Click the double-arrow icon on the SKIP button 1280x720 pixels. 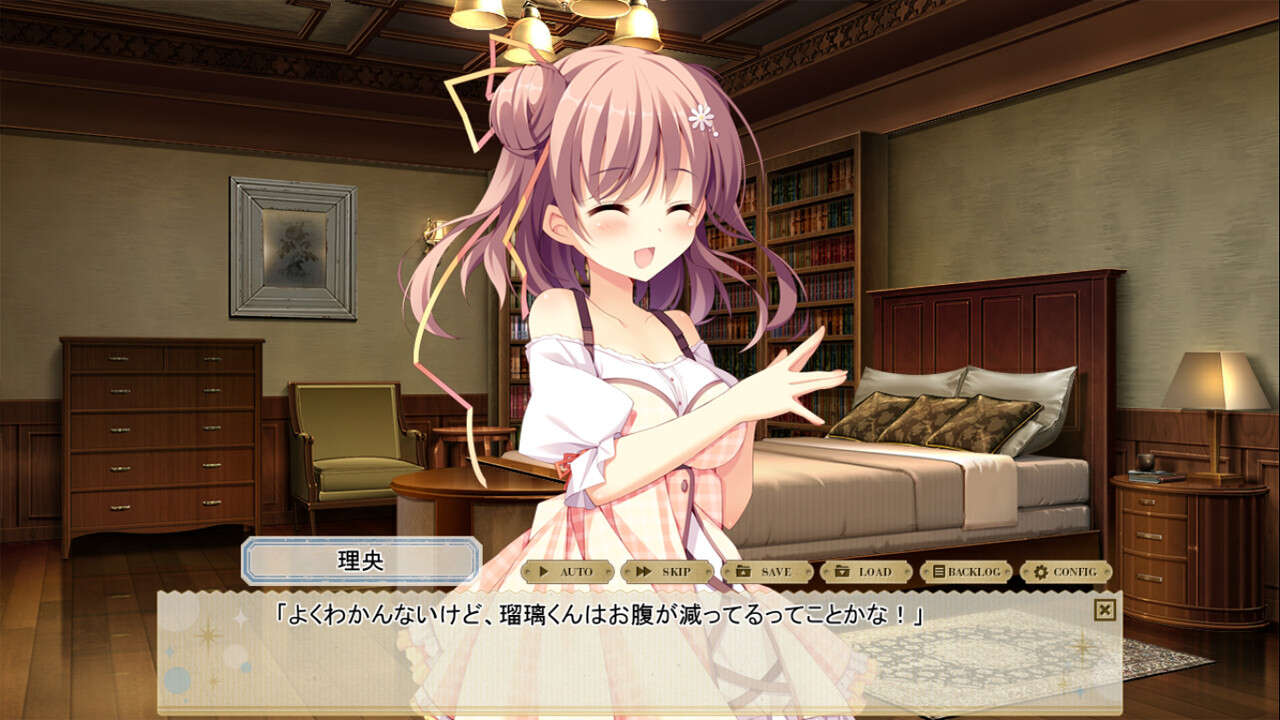coord(644,571)
